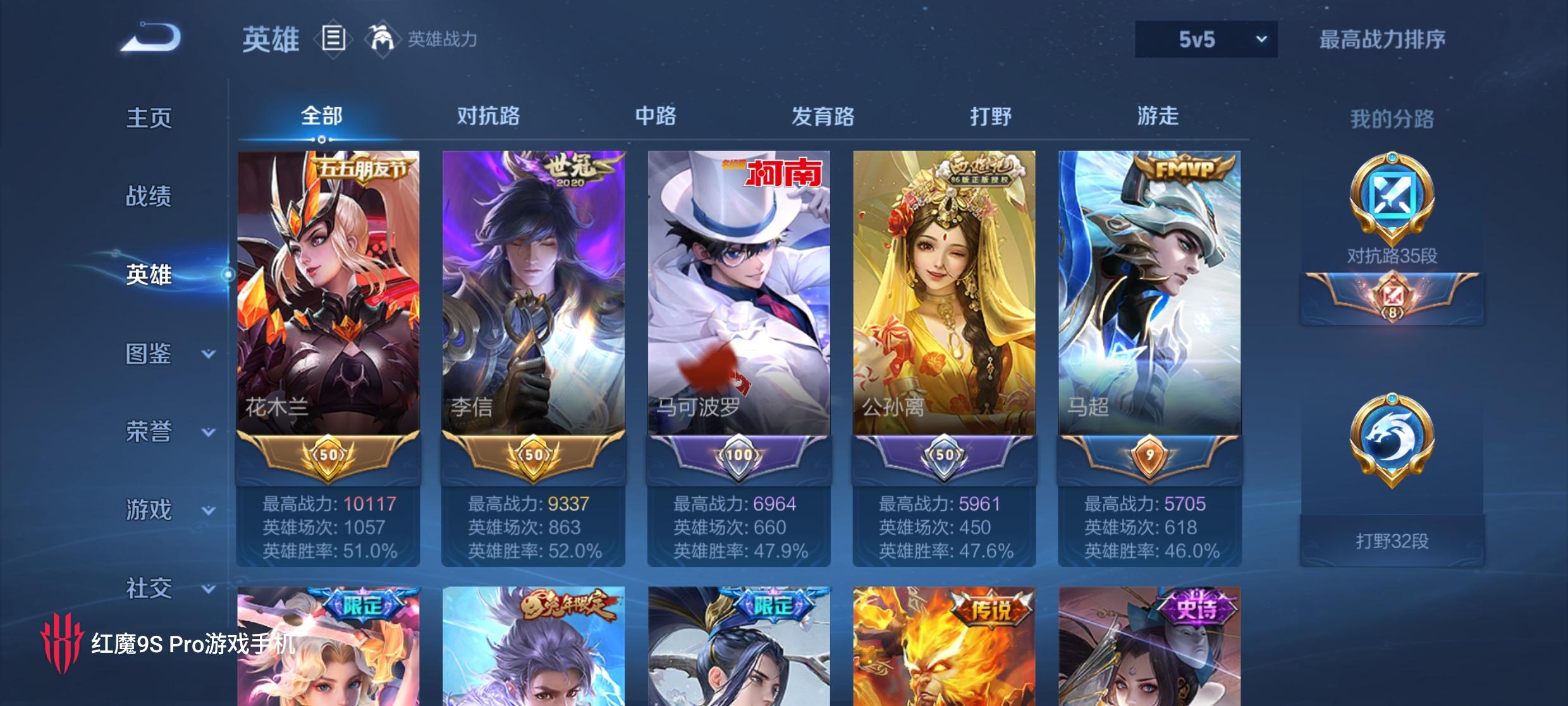Switch to the 发育路 tab

tap(823, 117)
